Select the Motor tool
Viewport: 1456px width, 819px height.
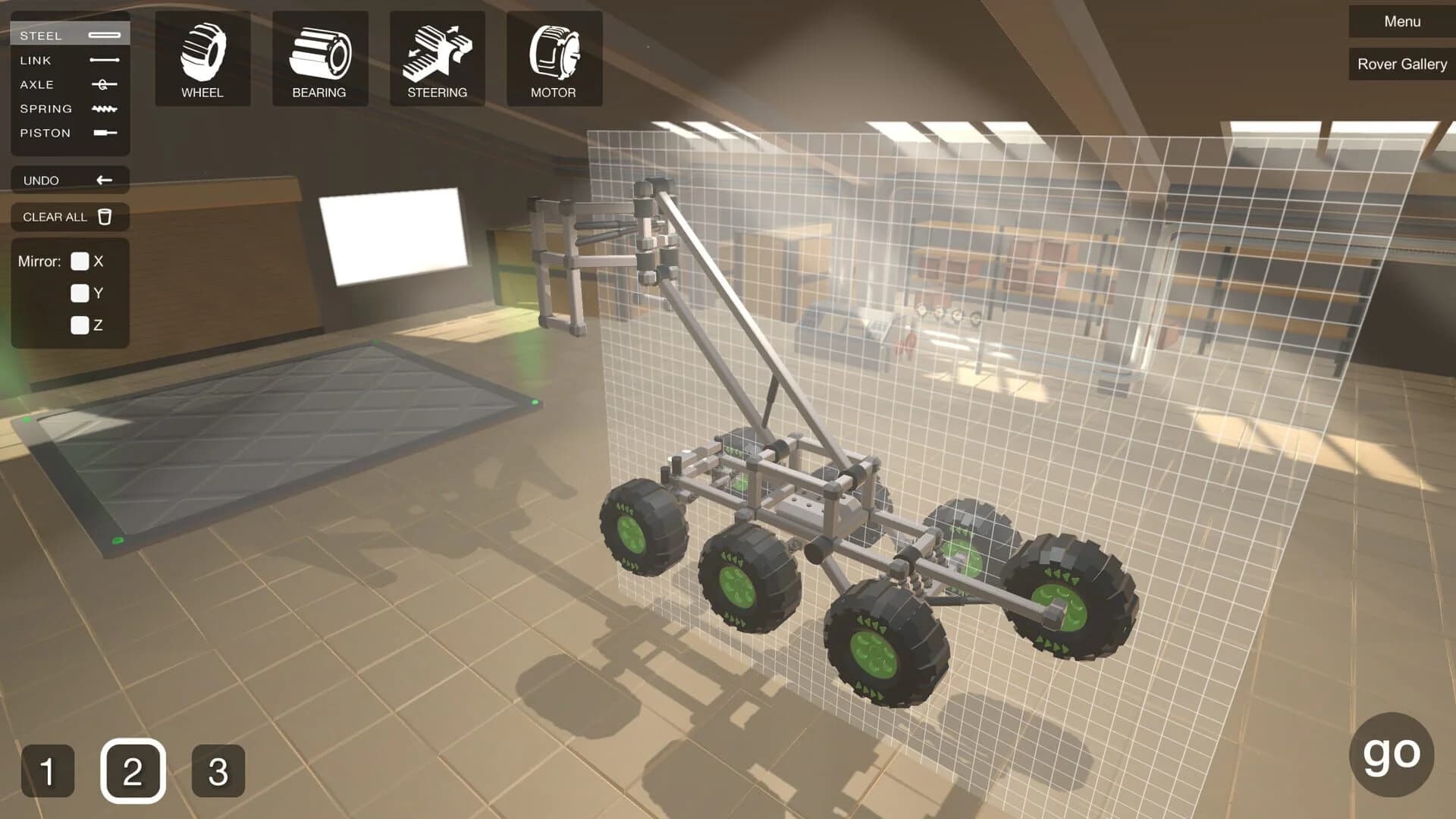(554, 57)
